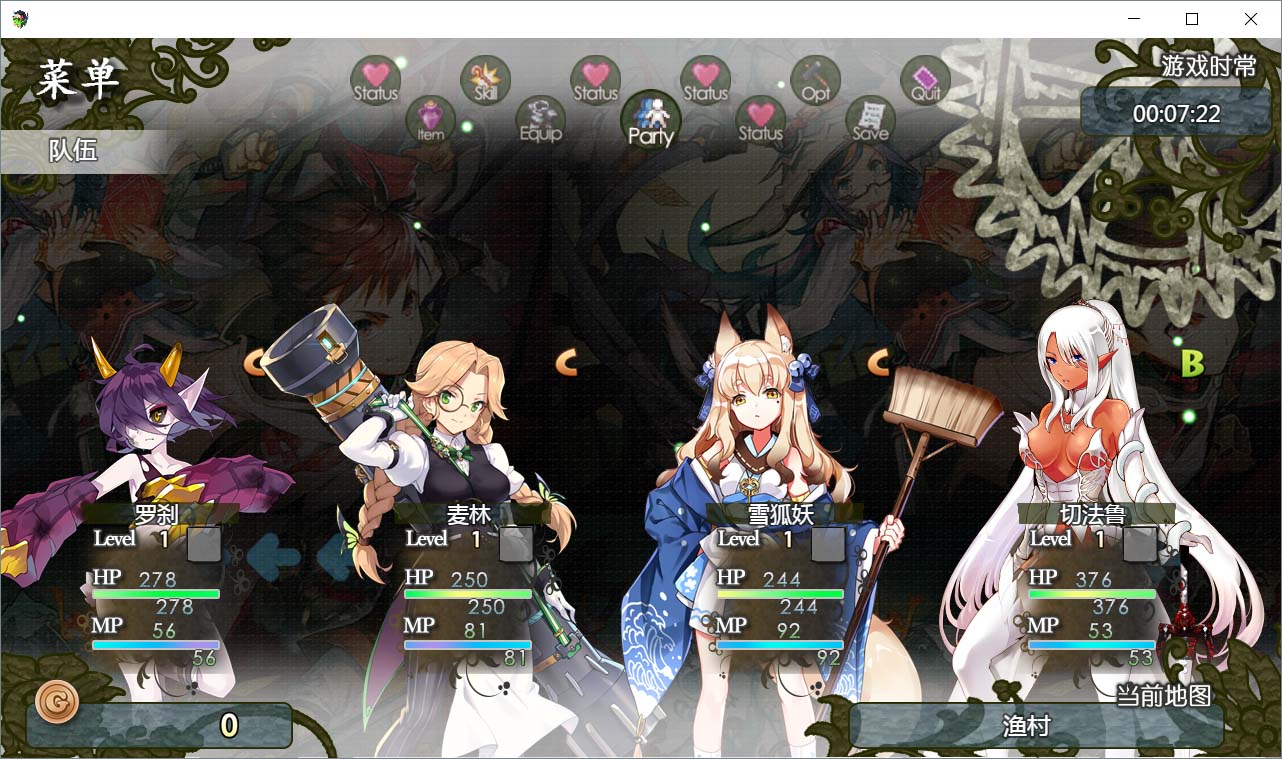This screenshot has width=1282, height=759.
Task: Select party member 麦林
Action: [x=470, y=514]
